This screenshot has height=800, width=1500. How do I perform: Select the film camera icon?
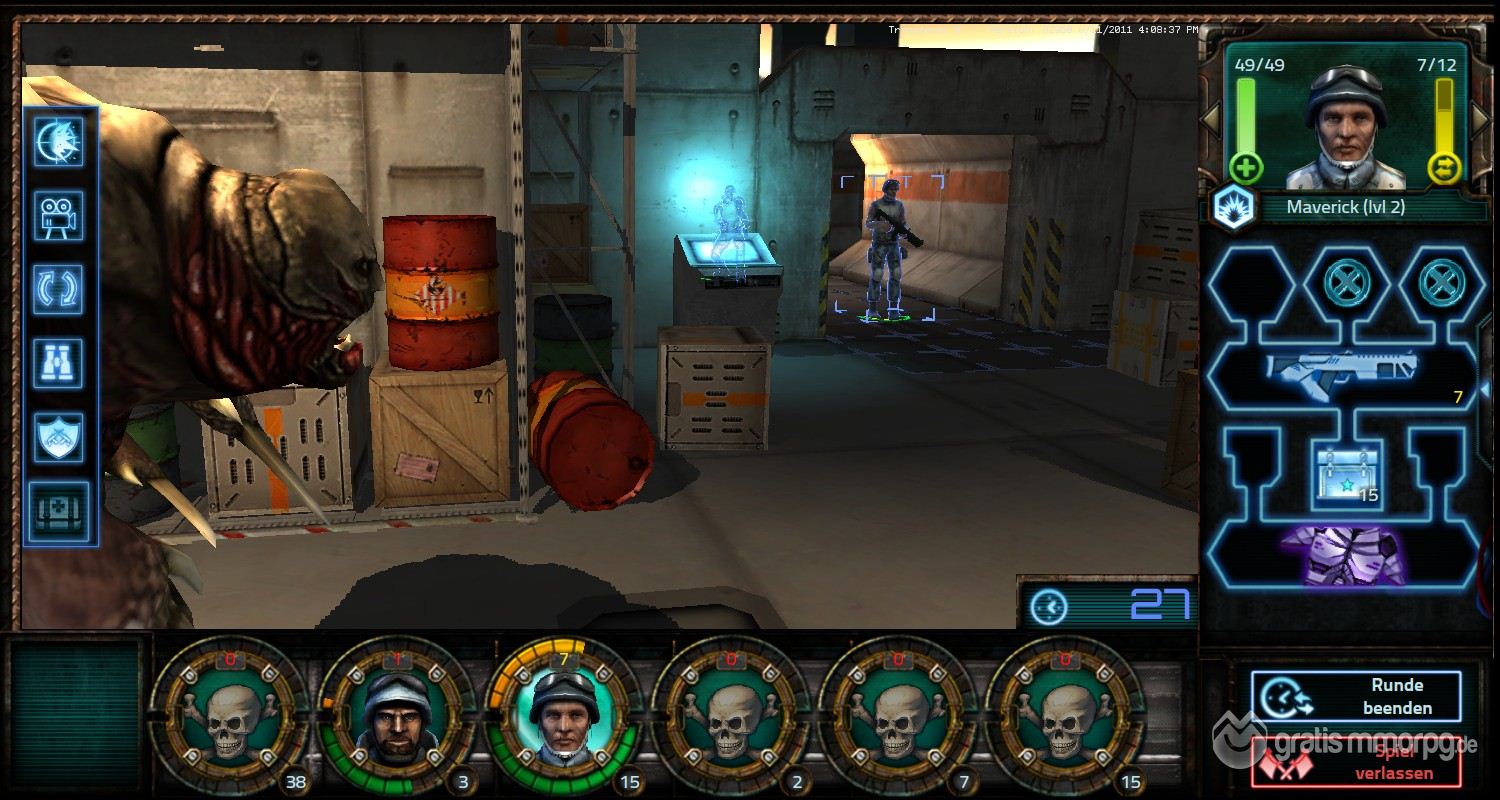tap(59, 216)
